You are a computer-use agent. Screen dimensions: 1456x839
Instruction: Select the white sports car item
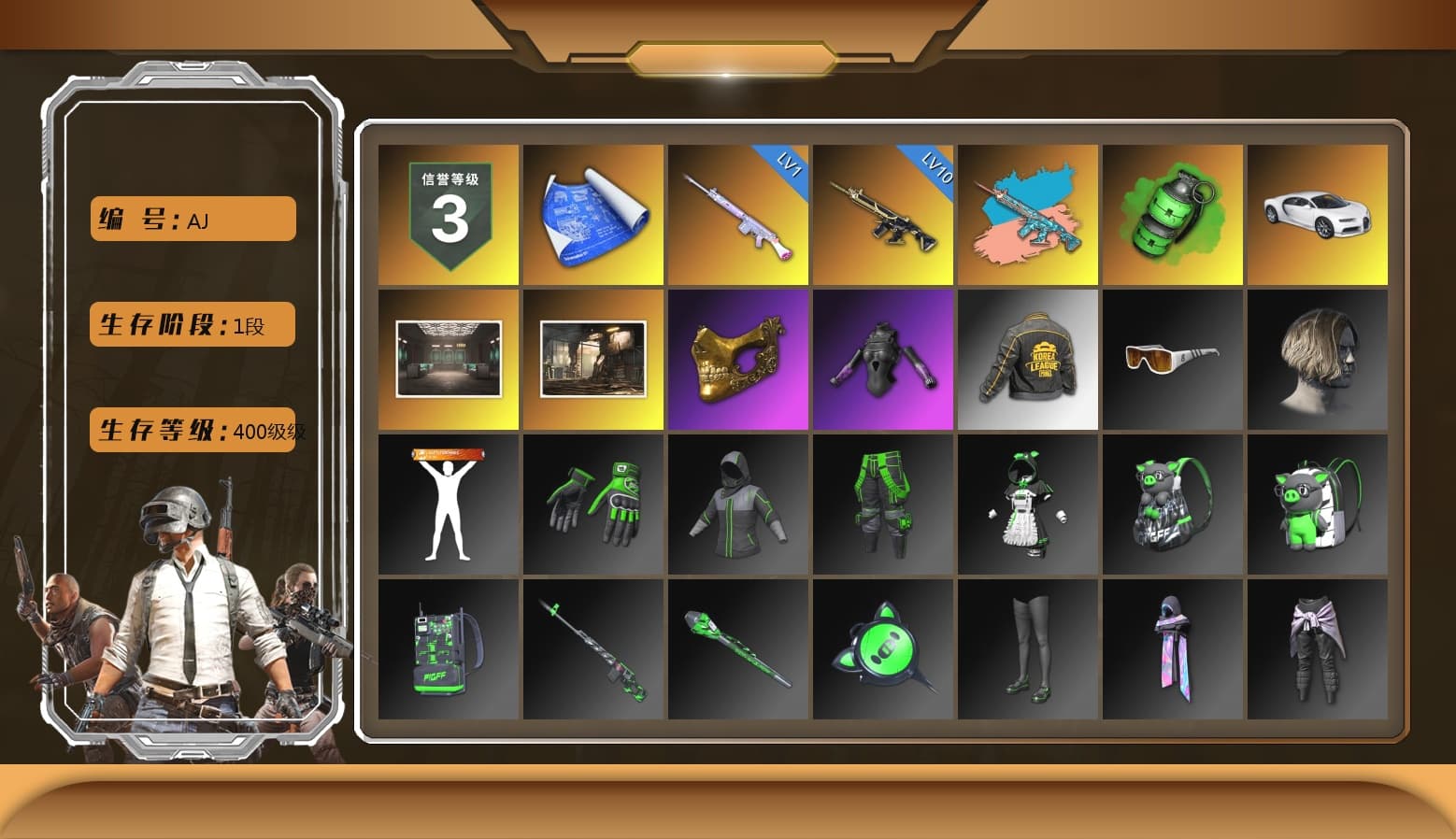tap(1318, 214)
